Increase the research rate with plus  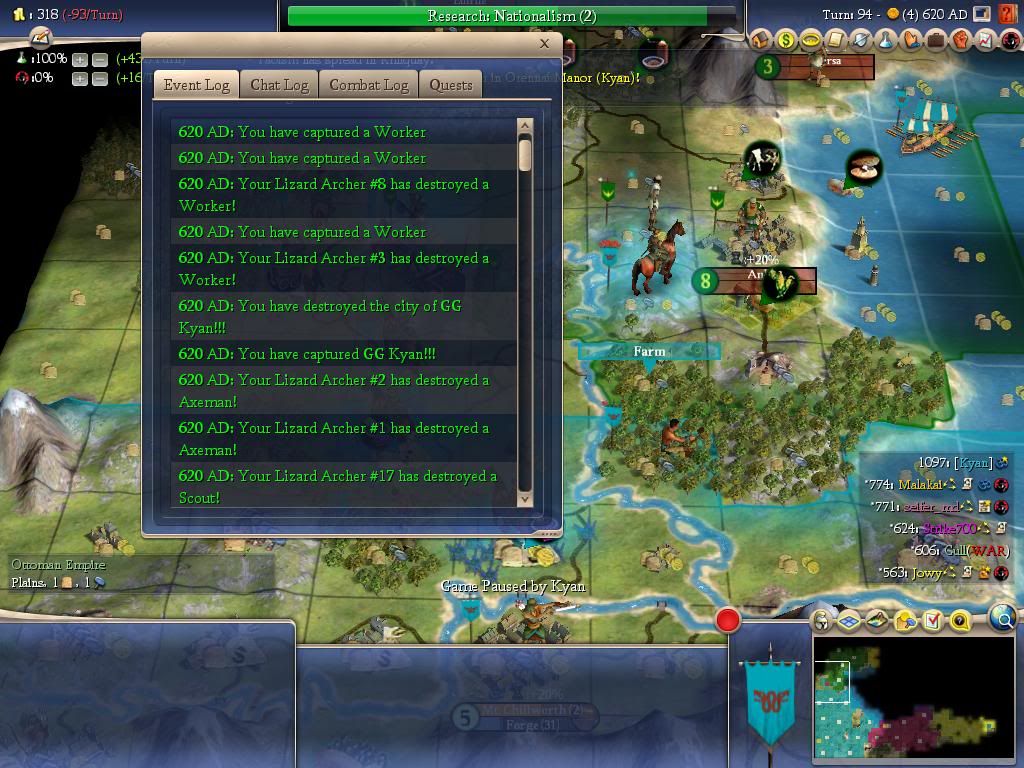[x=80, y=59]
